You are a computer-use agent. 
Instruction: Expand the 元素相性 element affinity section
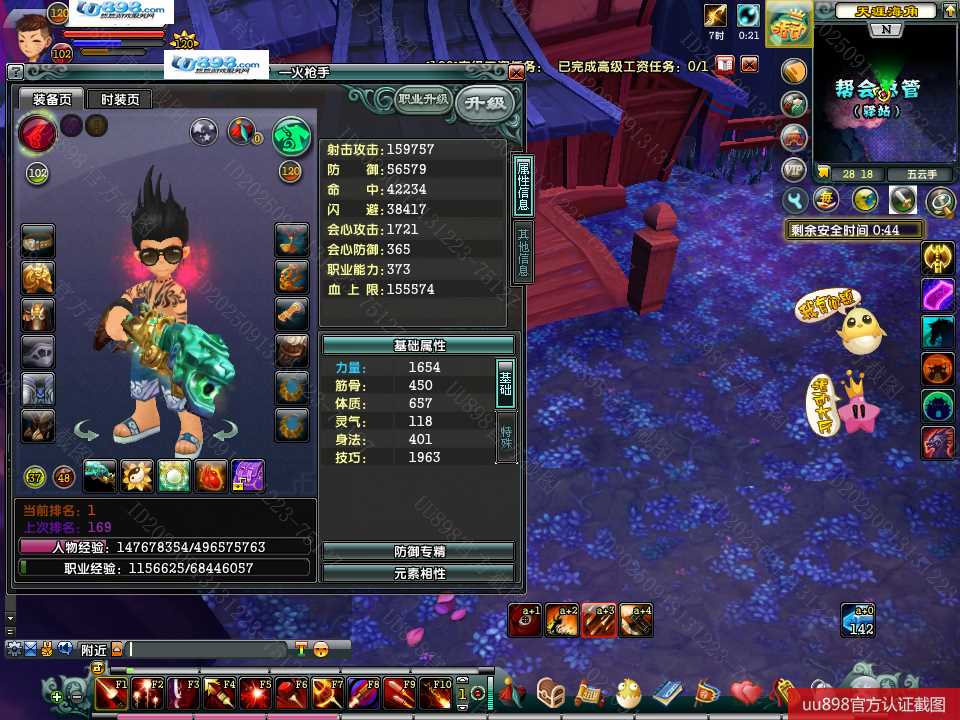pyautogui.click(x=418, y=573)
